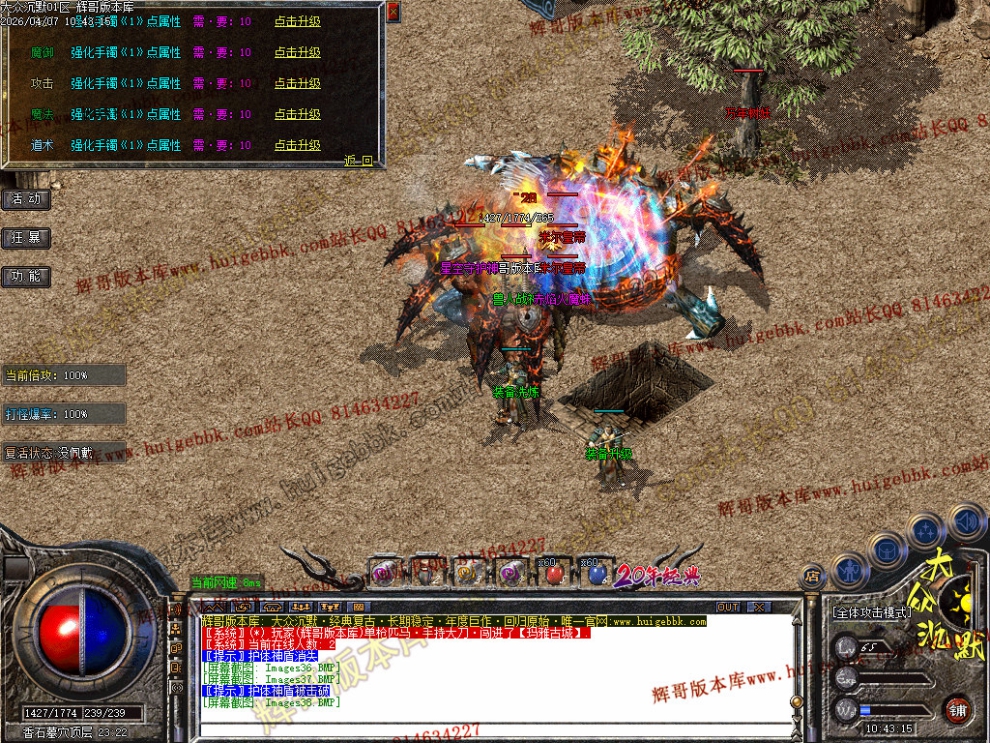Toggle the 全体攻击模式 attack mode
This screenshot has height=743, width=990.
click(x=871, y=611)
